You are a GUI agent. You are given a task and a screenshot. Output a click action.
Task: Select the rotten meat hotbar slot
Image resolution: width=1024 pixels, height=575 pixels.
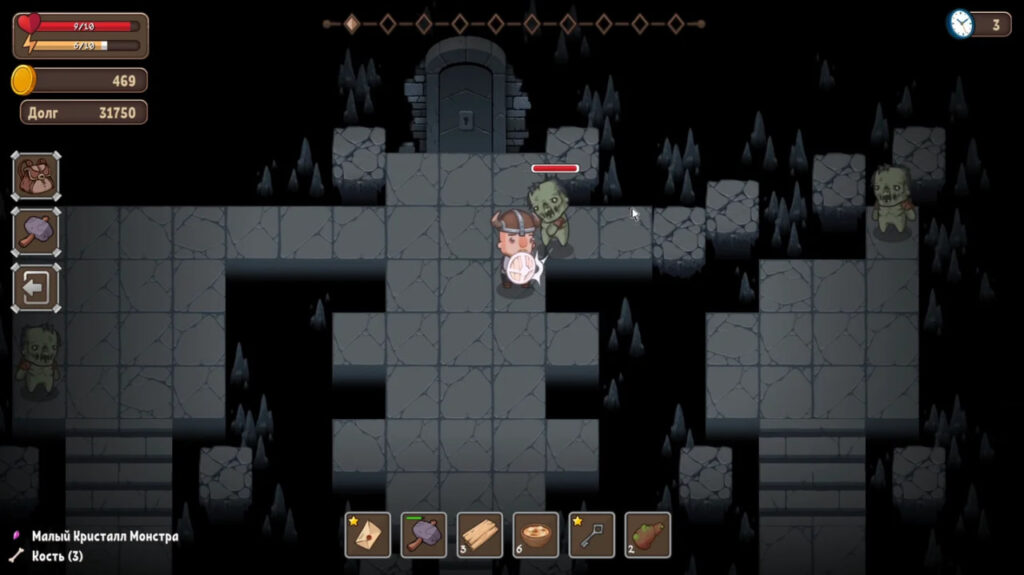click(648, 534)
